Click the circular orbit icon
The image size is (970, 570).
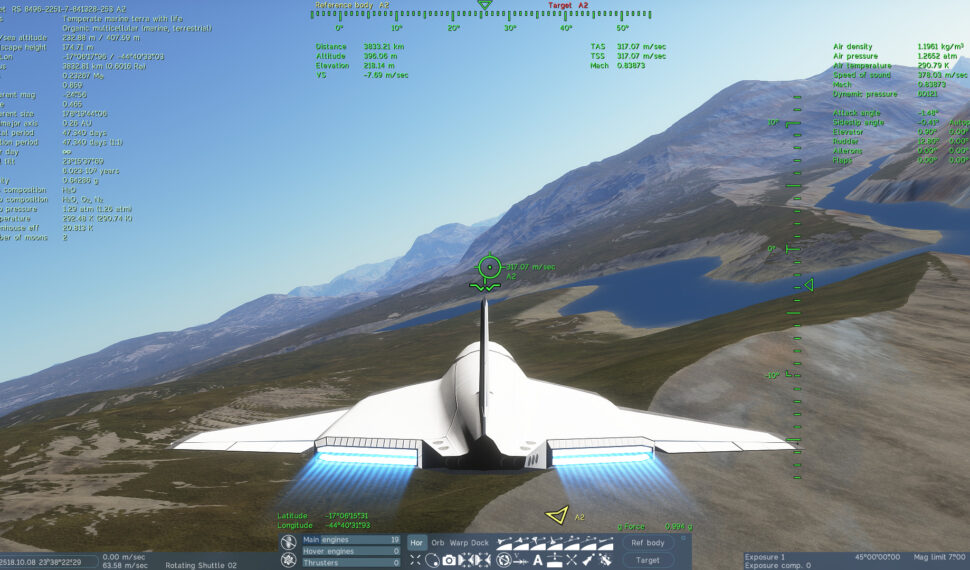coord(432,560)
